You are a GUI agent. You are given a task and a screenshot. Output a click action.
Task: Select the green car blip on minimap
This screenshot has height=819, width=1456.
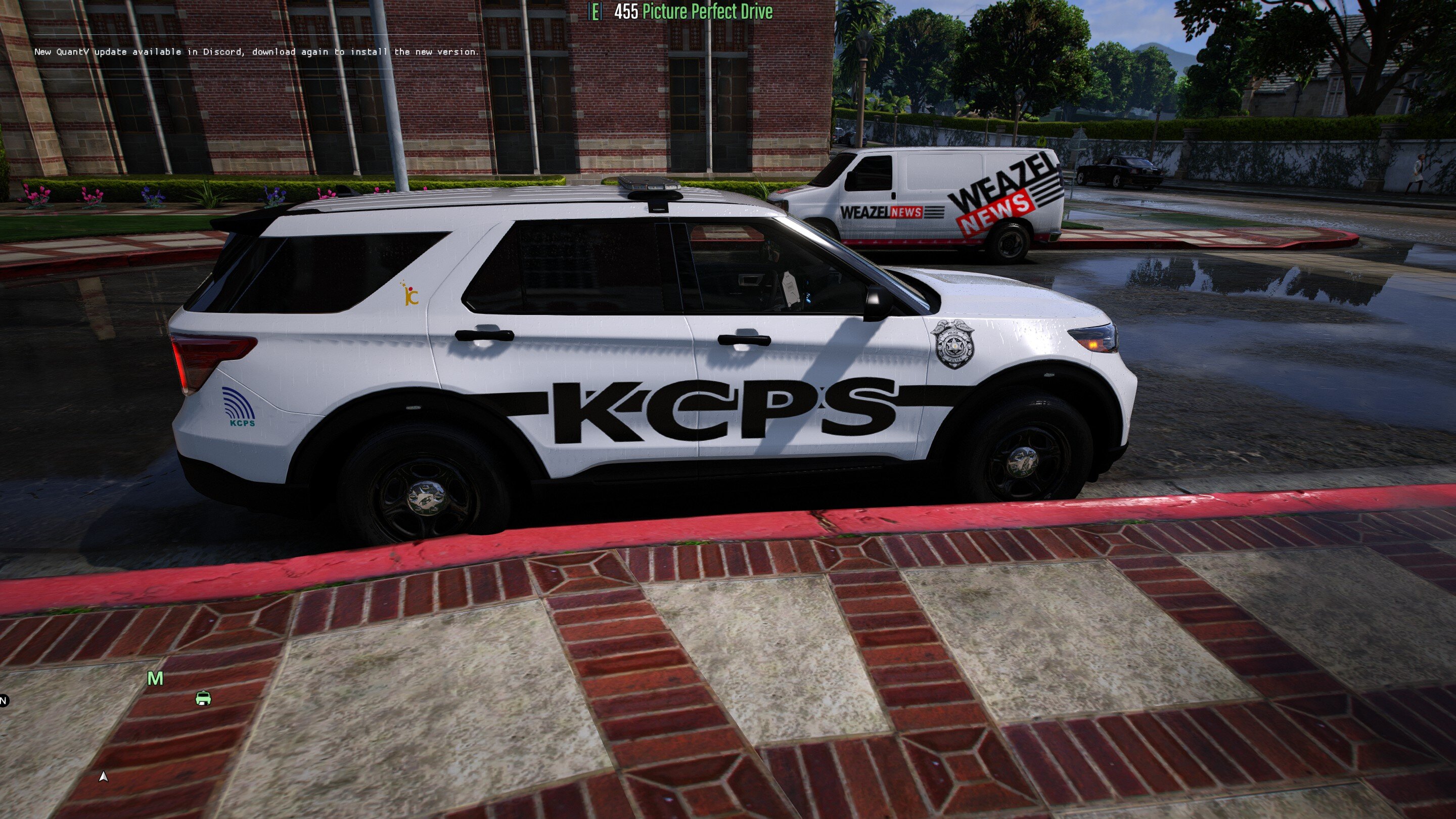203,699
